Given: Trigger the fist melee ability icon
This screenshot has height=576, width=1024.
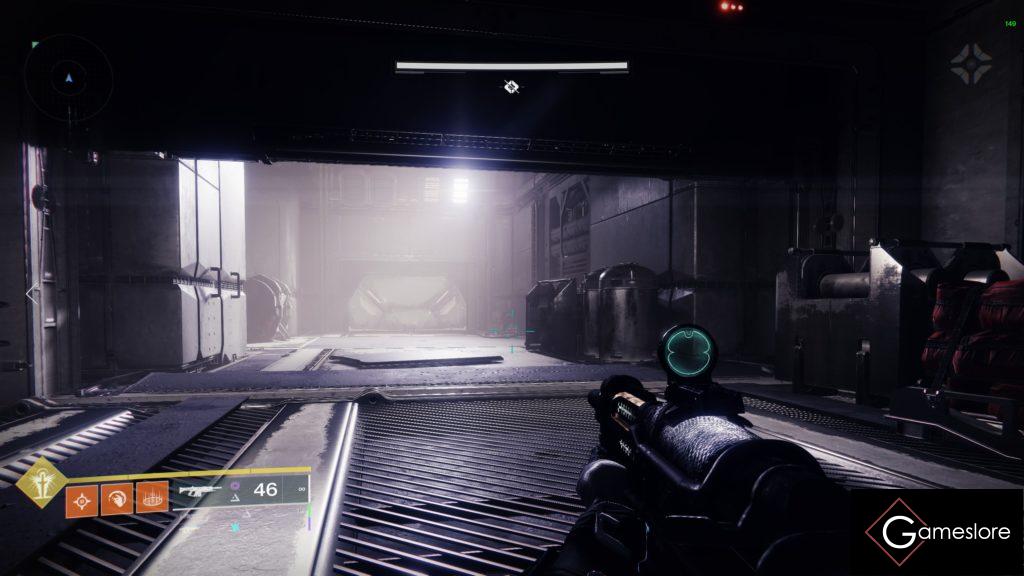Looking at the screenshot, I should (117, 497).
